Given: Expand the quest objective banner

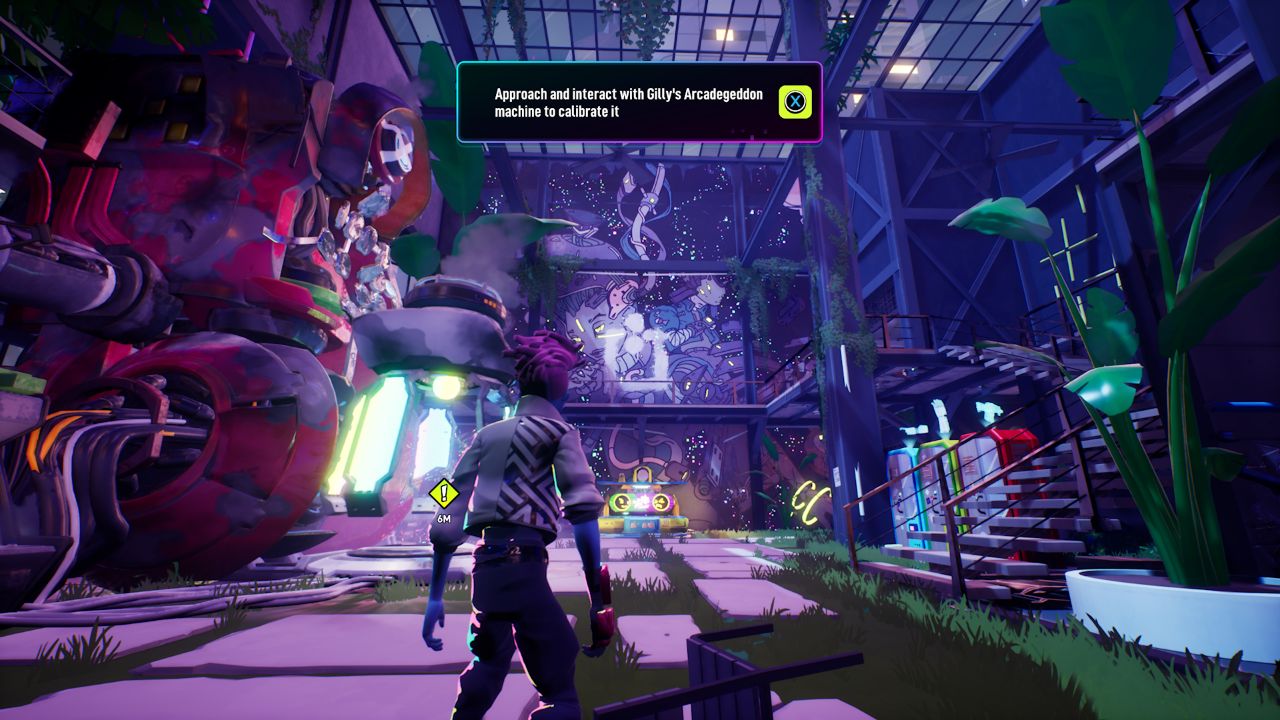Looking at the screenshot, I should click(640, 102).
